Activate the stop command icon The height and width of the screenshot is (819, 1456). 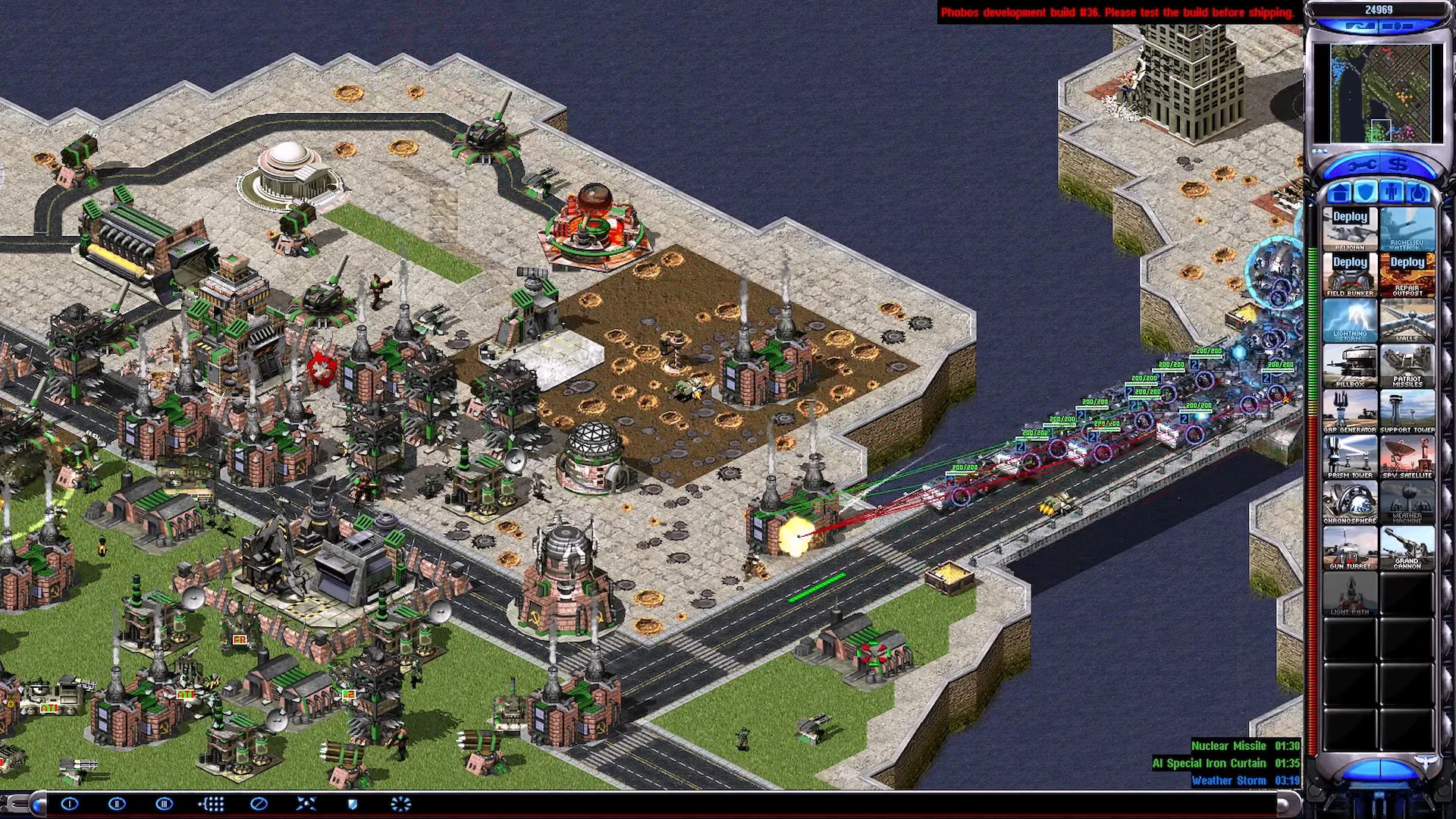tap(259, 804)
